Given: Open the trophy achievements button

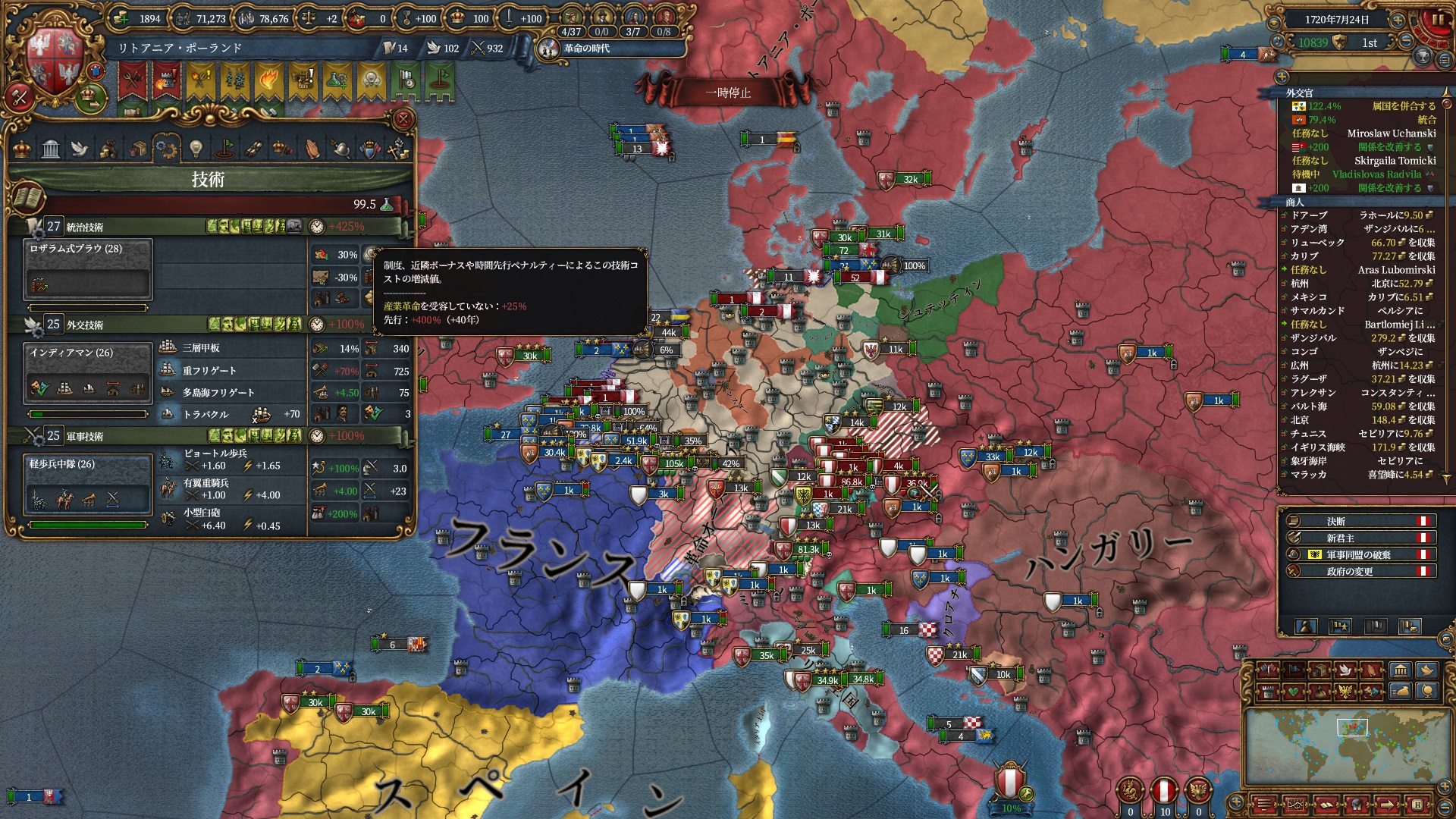Looking at the screenshot, I should tap(1423, 56).
